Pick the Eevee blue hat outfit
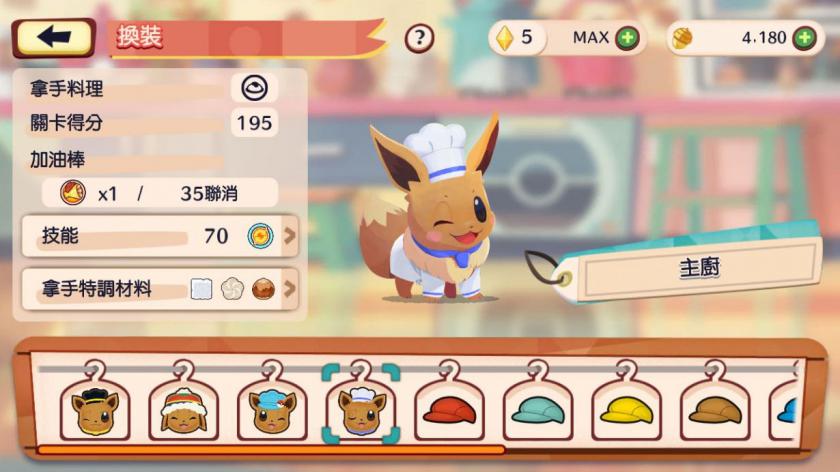Screen dimensions: 840x472 [x=272, y=409]
